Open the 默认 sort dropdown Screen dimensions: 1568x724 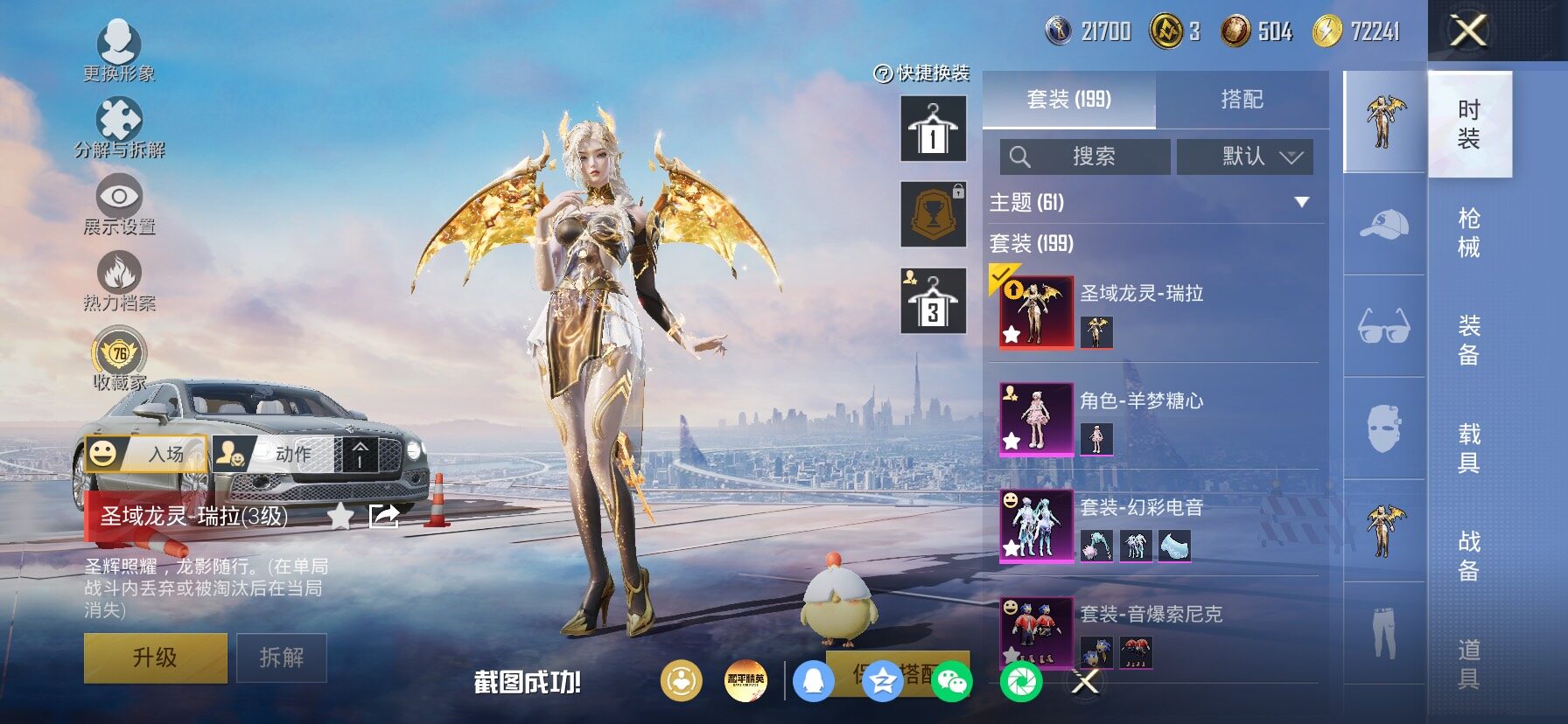point(1244,157)
